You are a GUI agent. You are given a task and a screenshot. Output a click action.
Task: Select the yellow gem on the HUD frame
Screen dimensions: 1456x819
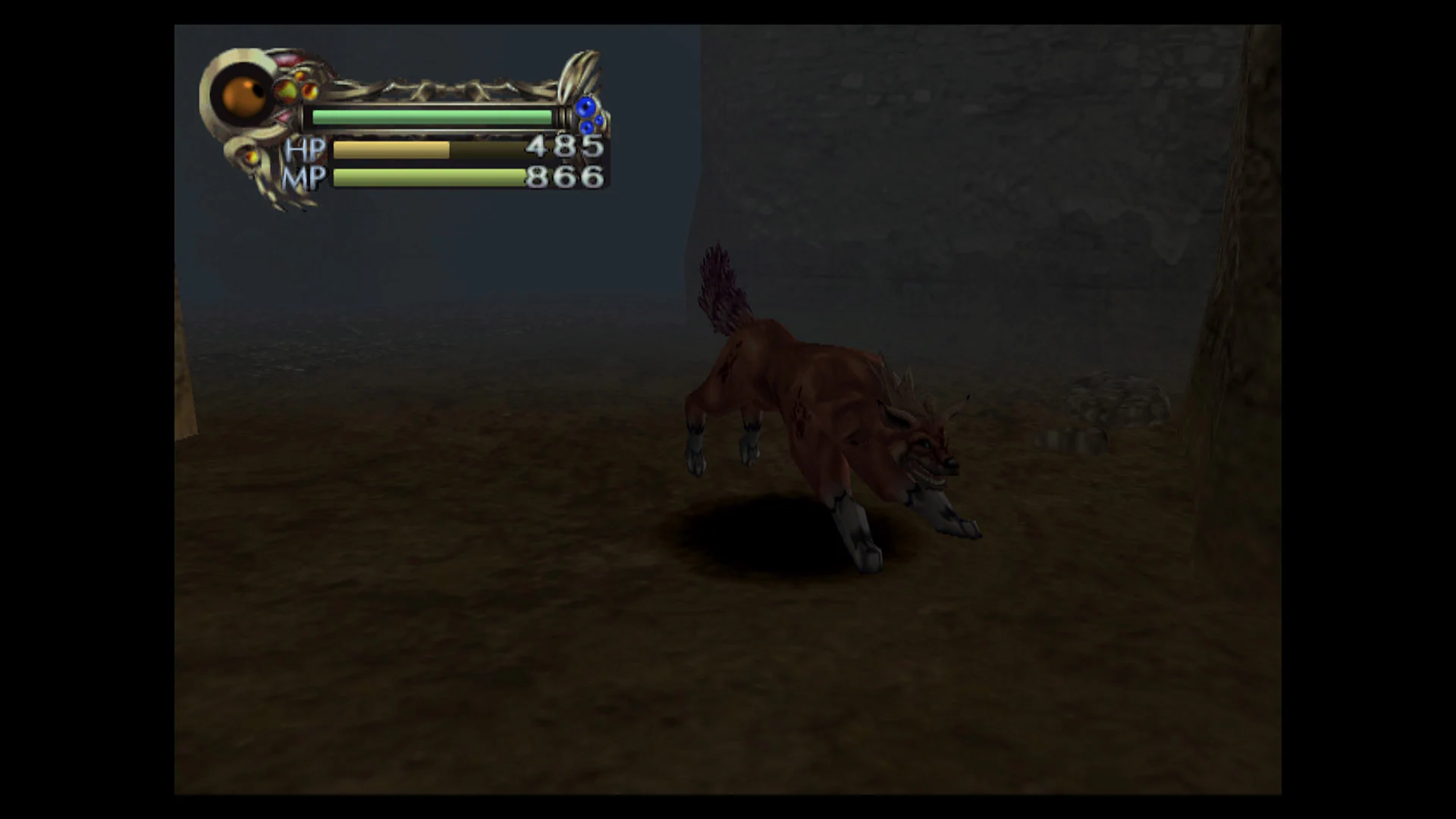point(286,89)
